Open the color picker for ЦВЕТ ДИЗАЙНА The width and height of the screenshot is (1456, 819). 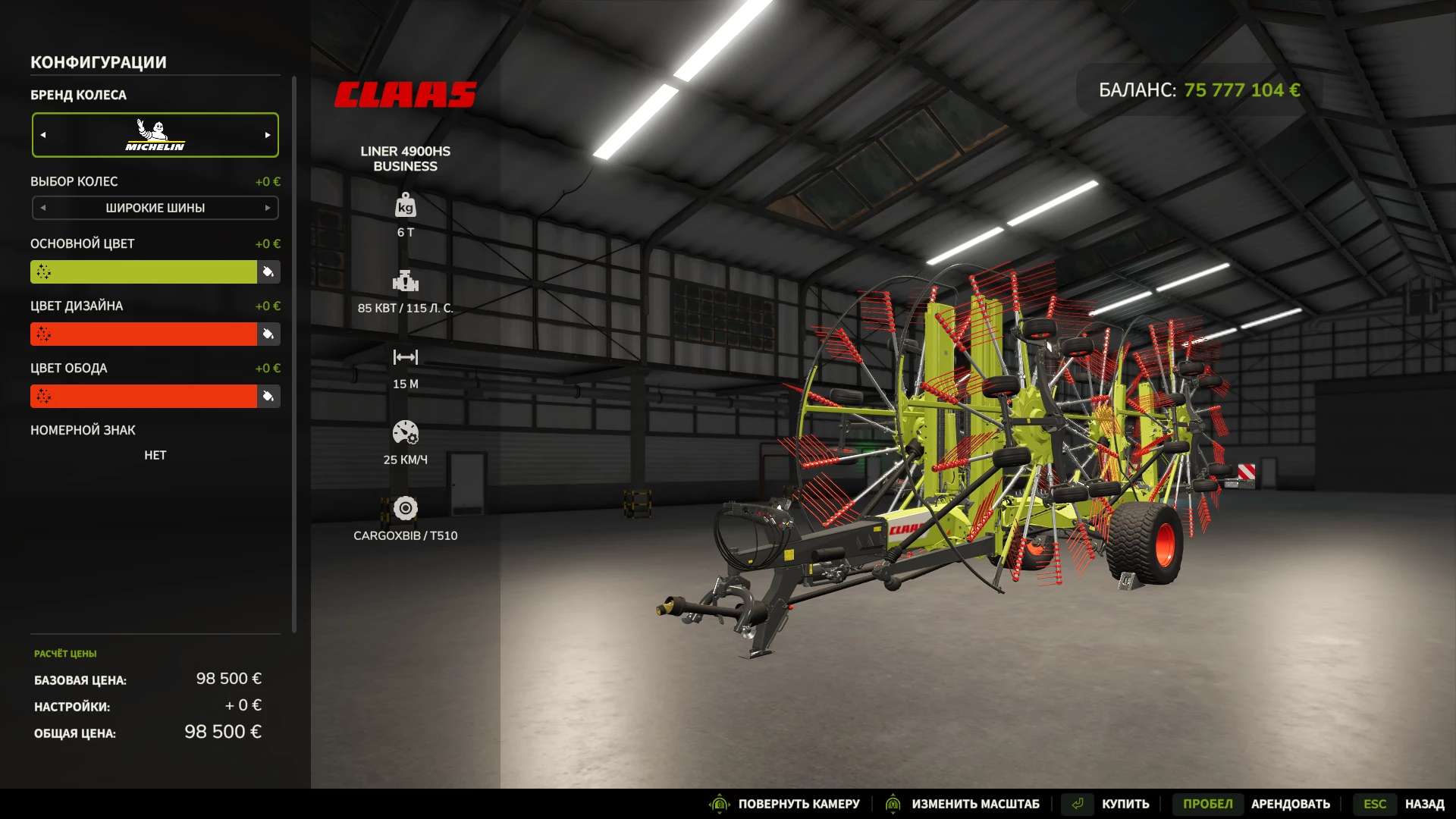269,334
